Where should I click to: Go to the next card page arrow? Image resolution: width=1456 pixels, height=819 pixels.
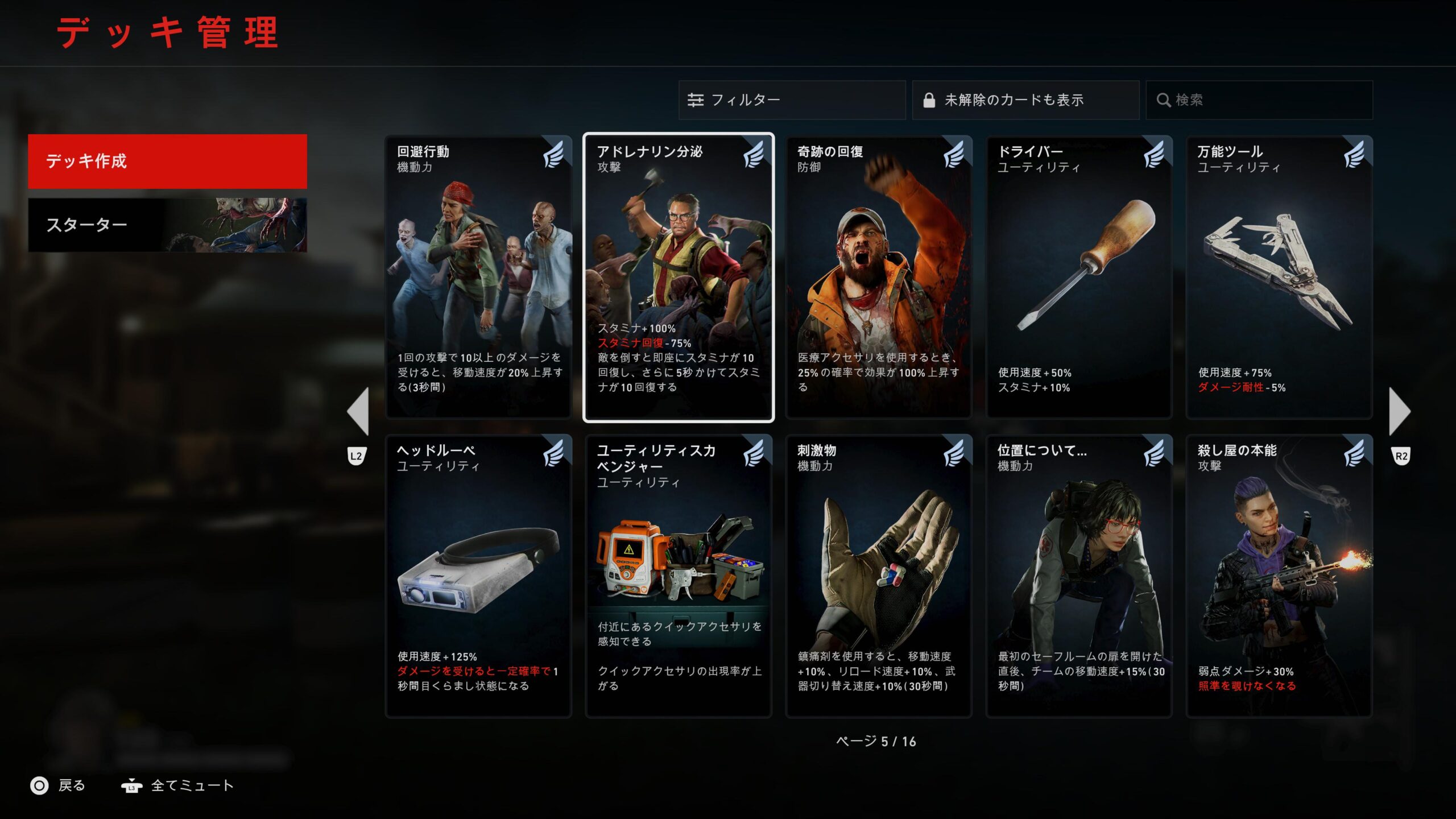1400,411
